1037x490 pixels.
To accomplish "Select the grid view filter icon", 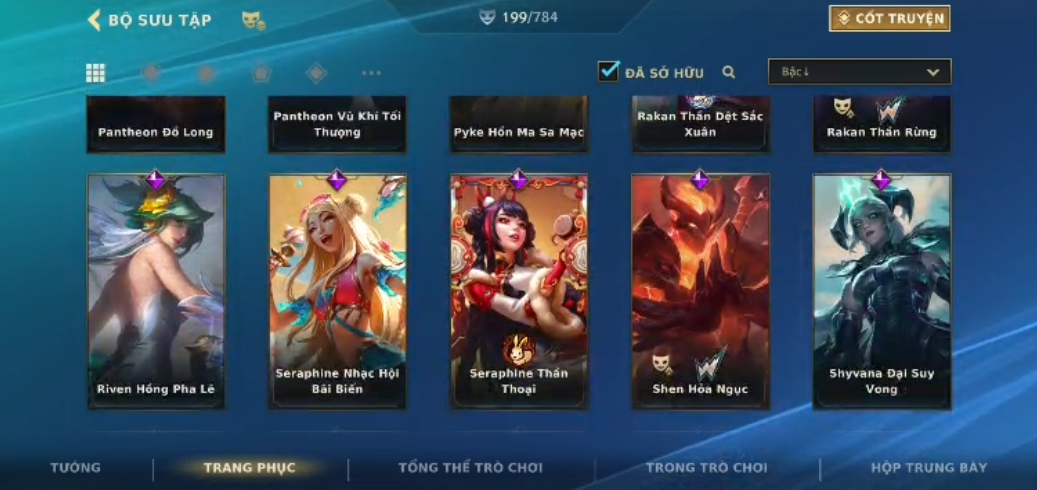I will 95,73.
